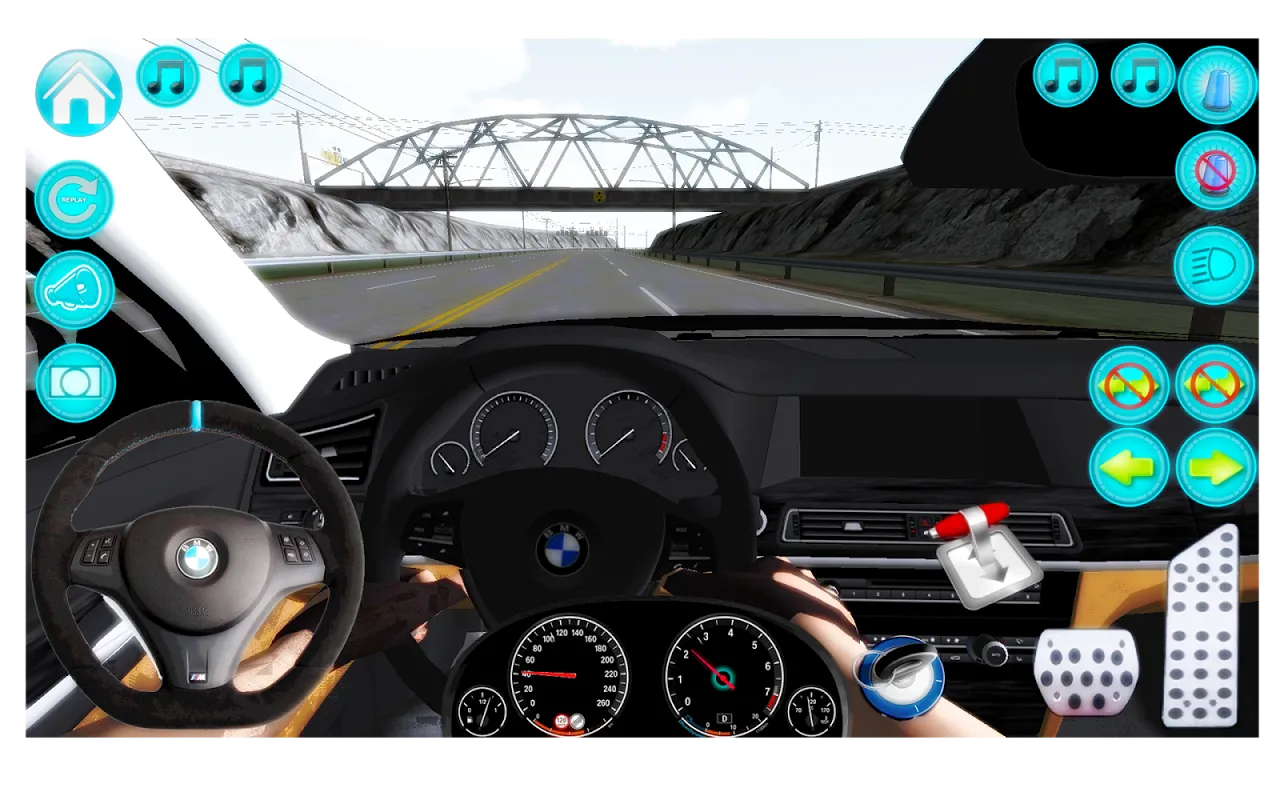Screen dimensions: 1280x800
Task: Open the first music track icon top-left
Action: [167, 77]
